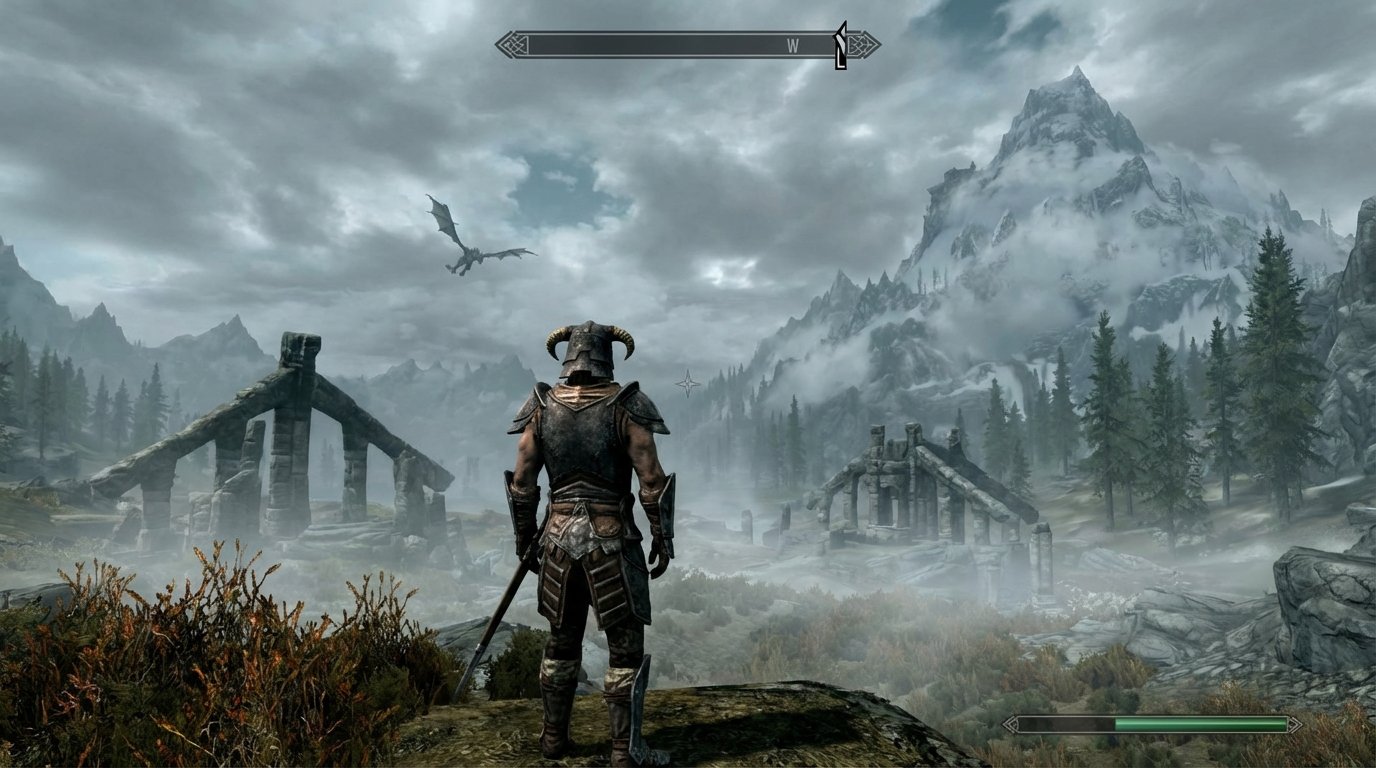Click the green portion of the stamina bar

click(1200, 722)
